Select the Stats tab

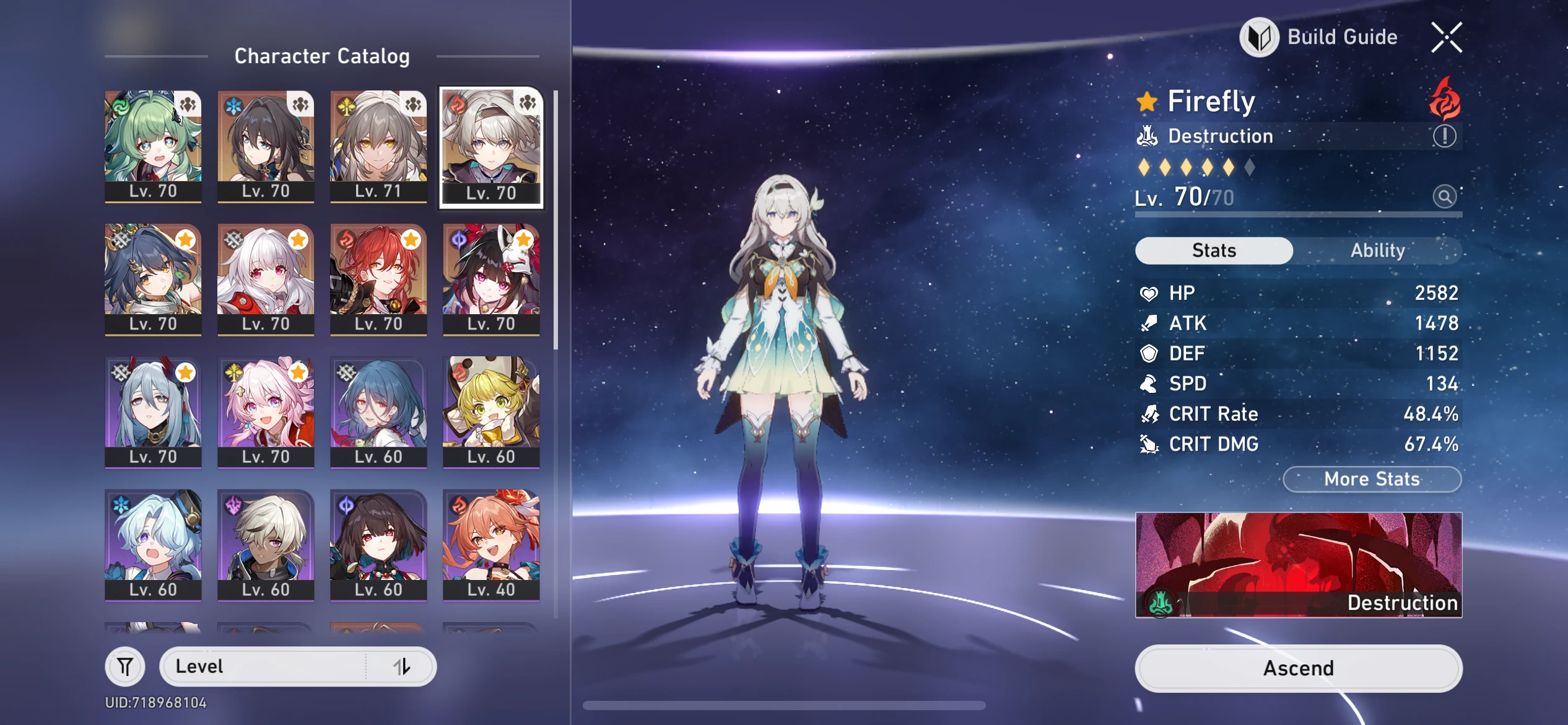(1214, 250)
